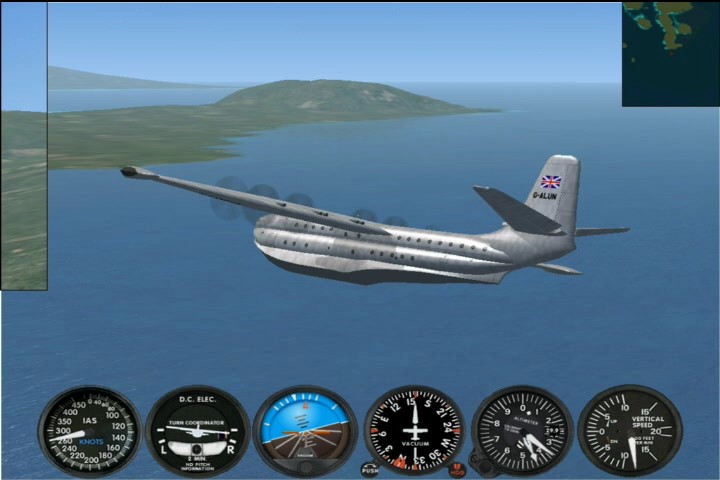Click the altimeter setting knob
720x480 pixels.
coord(480,465)
